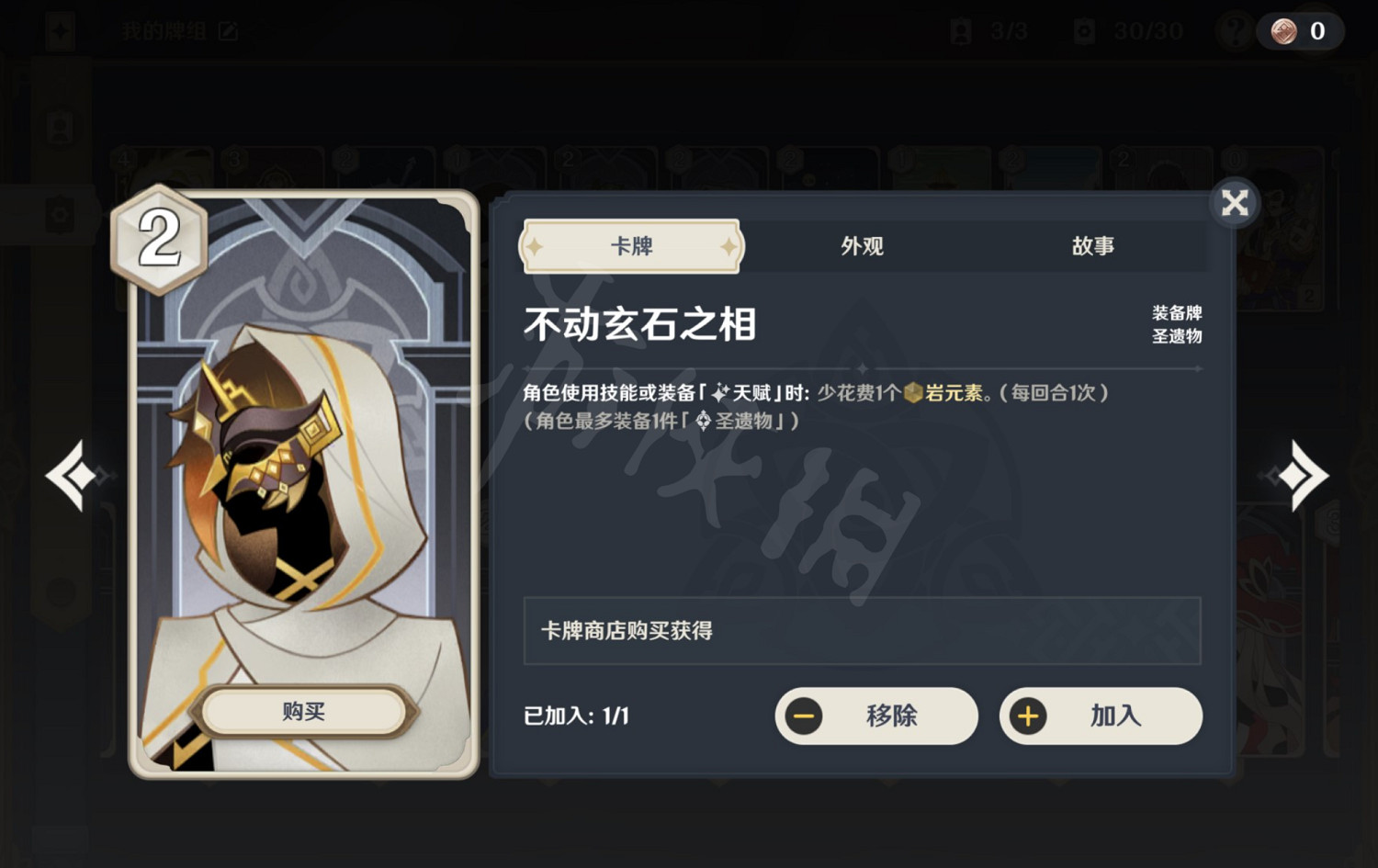Click the minus icon on the 移除 button
Screen dimensions: 1378x868
(x=803, y=716)
